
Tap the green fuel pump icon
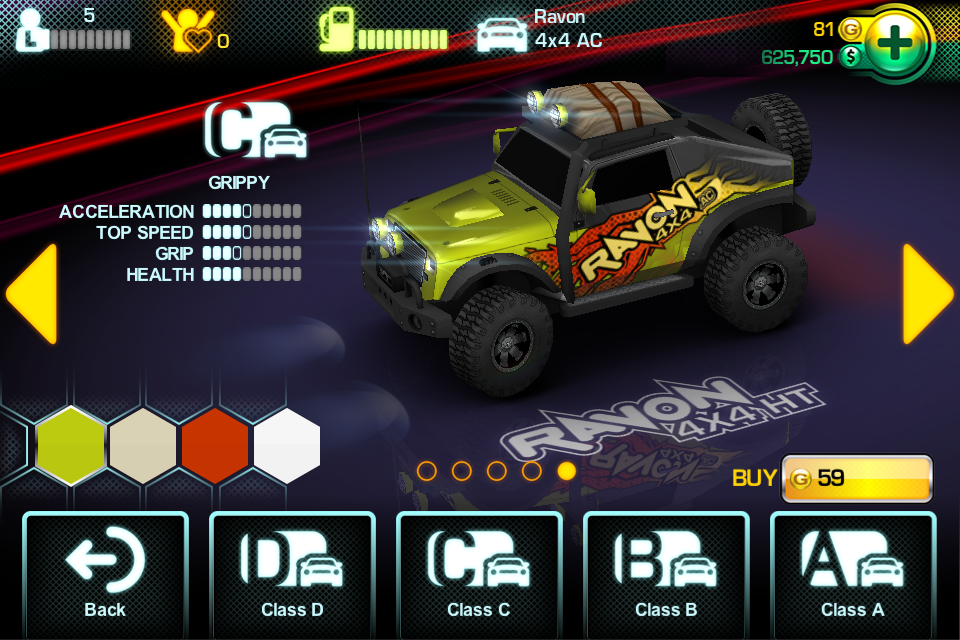tap(338, 30)
